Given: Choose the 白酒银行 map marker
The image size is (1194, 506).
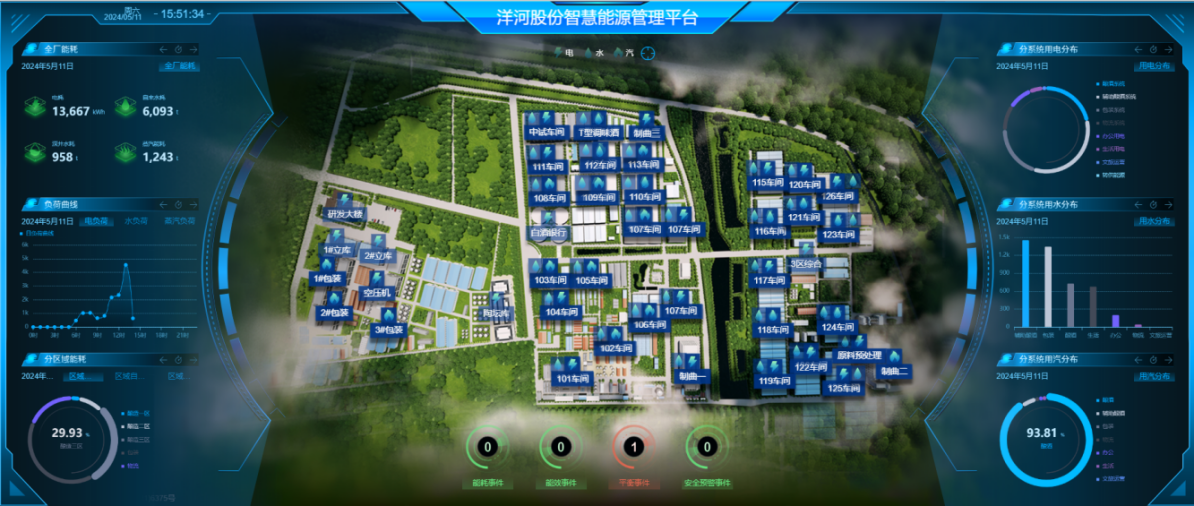Looking at the screenshot, I should (x=548, y=232).
